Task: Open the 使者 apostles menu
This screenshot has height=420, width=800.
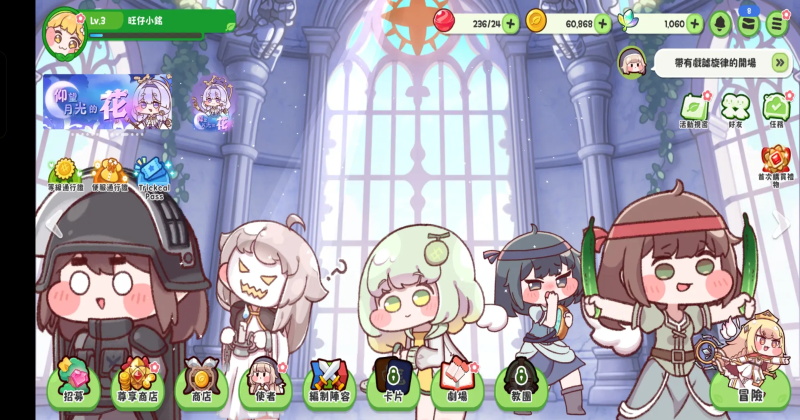Action: click(264, 382)
